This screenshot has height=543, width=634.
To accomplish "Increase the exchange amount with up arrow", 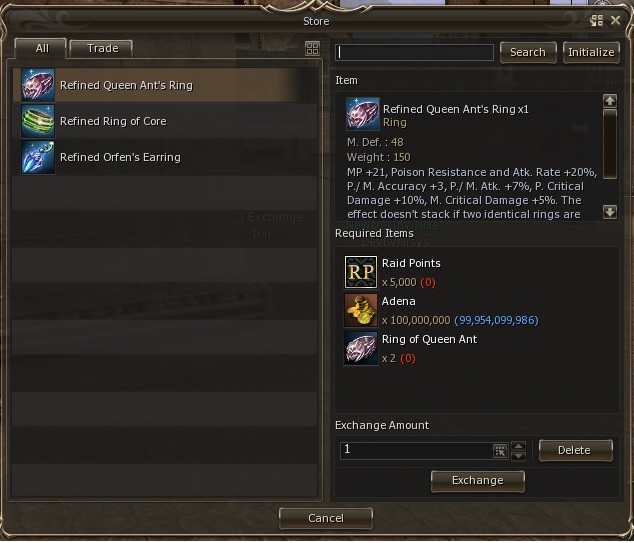I will pyautogui.click(x=518, y=446).
